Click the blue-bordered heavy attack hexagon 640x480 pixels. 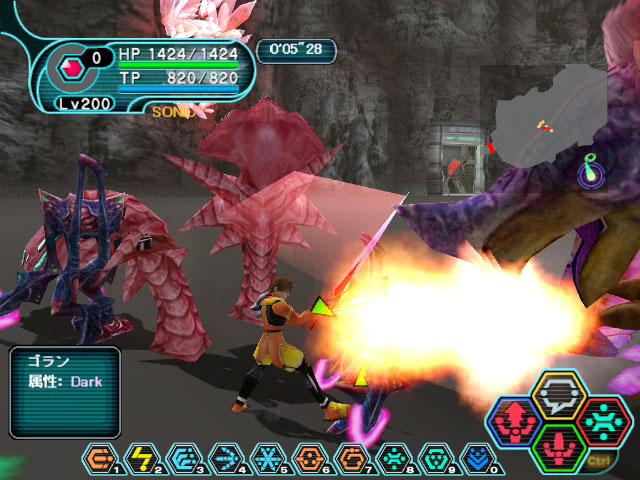pyautogui.click(x=515, y=421)
